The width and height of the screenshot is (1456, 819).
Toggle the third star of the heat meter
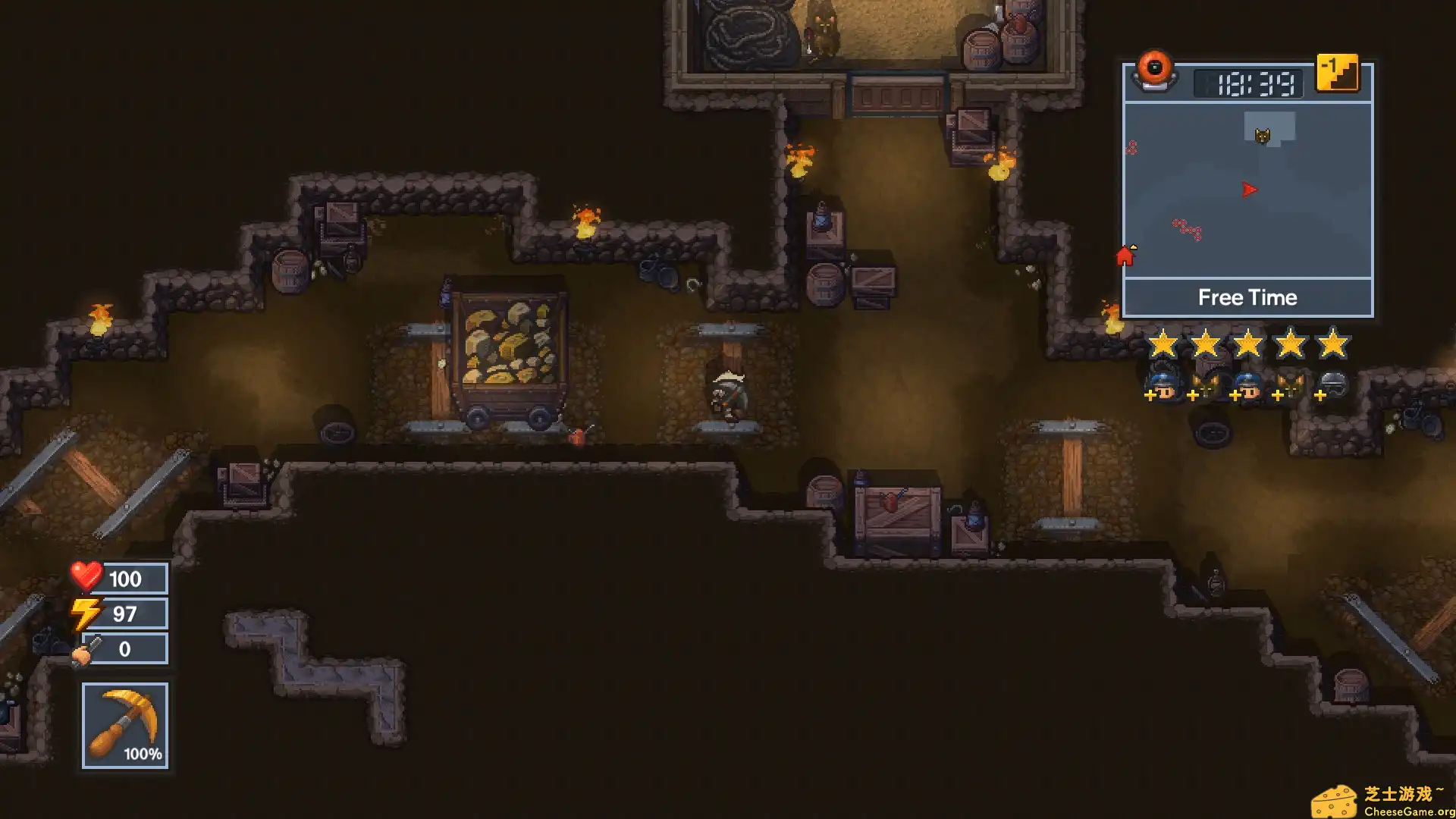tap(1249, 343)
